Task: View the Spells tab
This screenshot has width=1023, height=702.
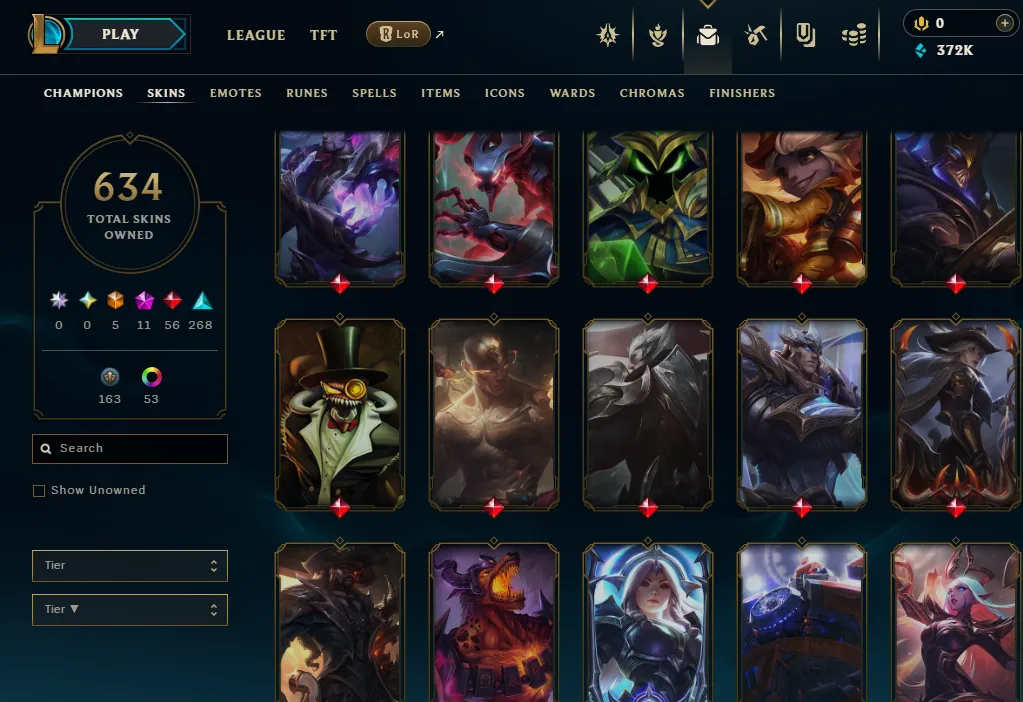Action: click(374, 93)
